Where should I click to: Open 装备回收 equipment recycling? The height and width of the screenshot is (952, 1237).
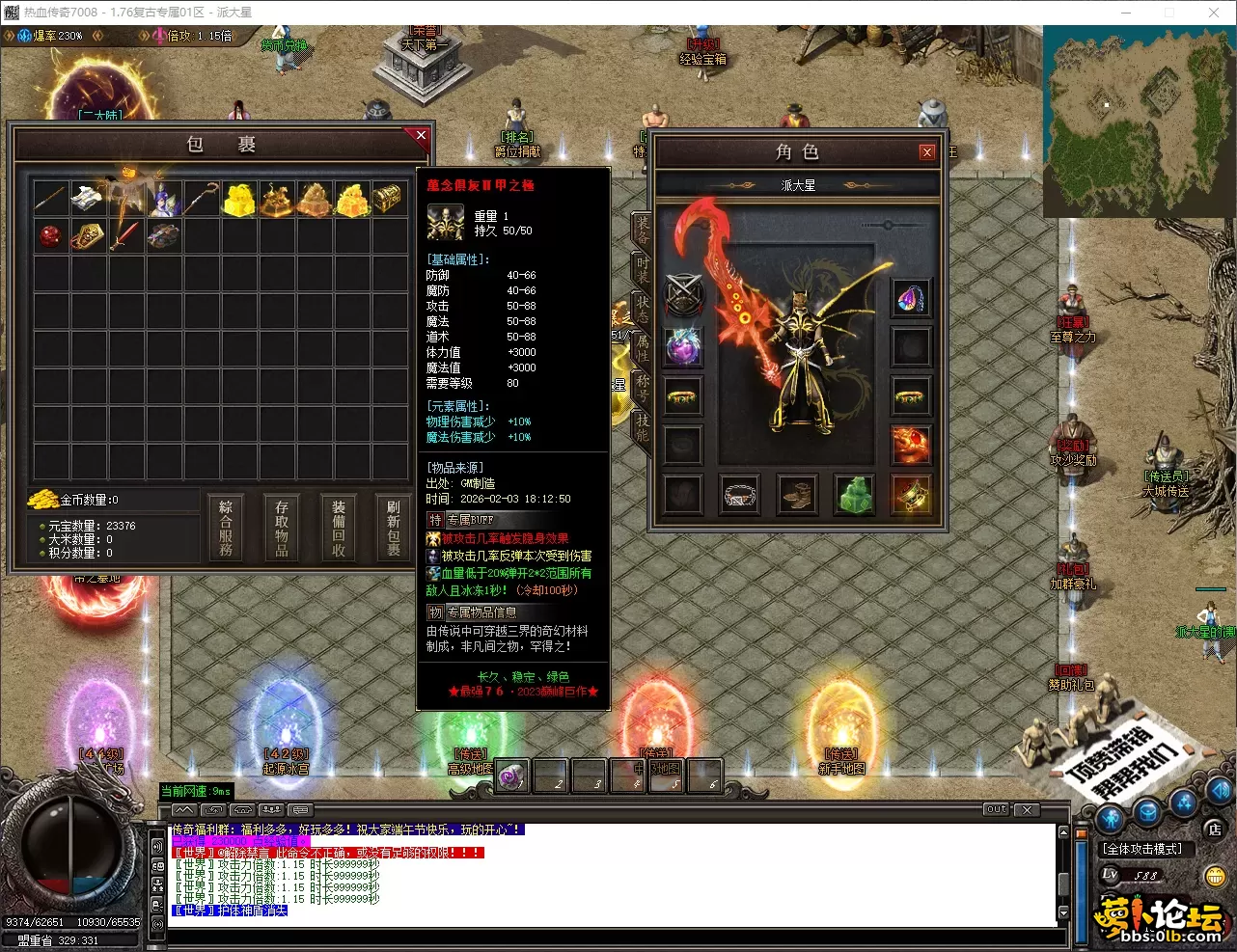pos(339,527)
